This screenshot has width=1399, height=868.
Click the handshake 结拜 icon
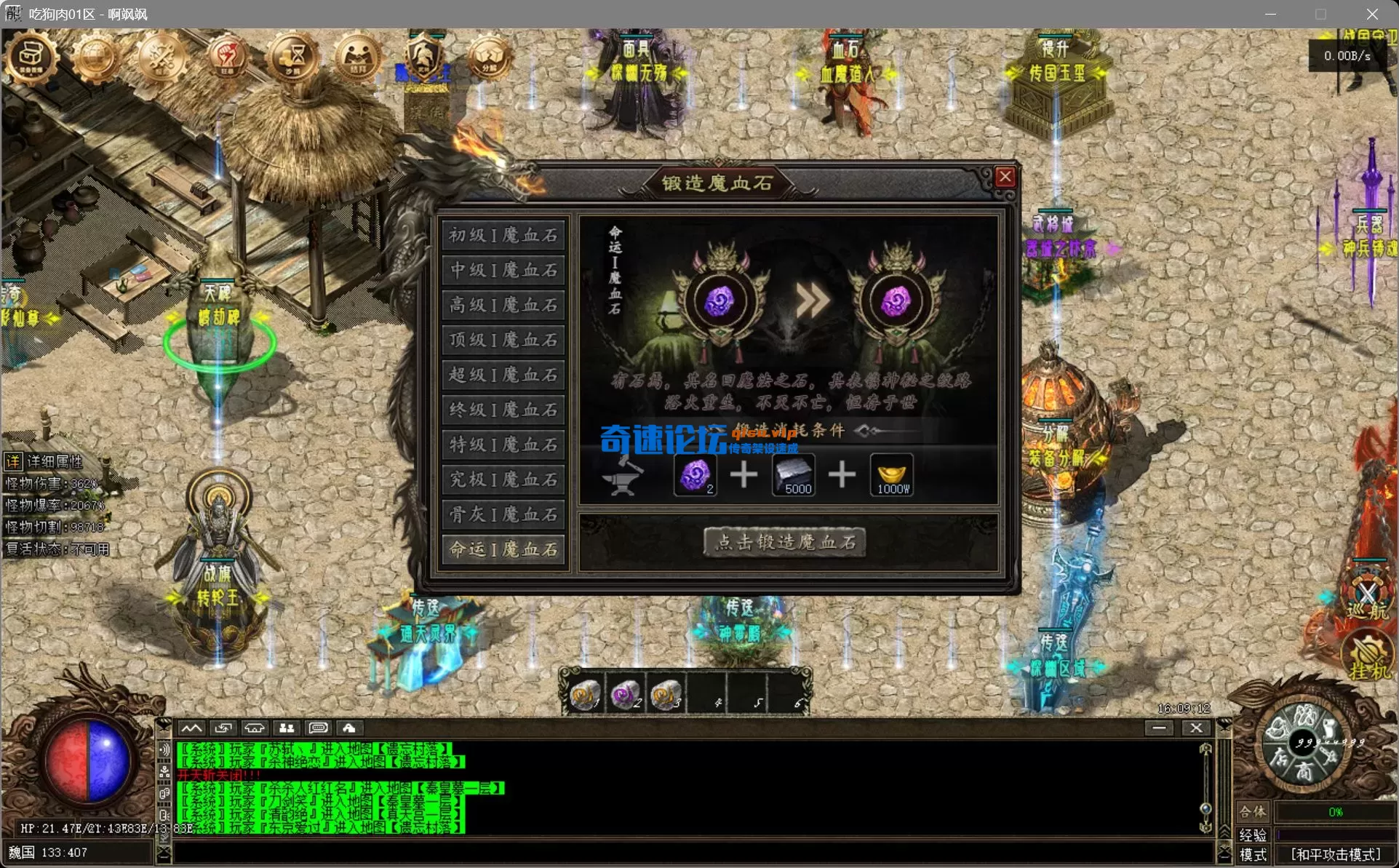tap(359, 57)
